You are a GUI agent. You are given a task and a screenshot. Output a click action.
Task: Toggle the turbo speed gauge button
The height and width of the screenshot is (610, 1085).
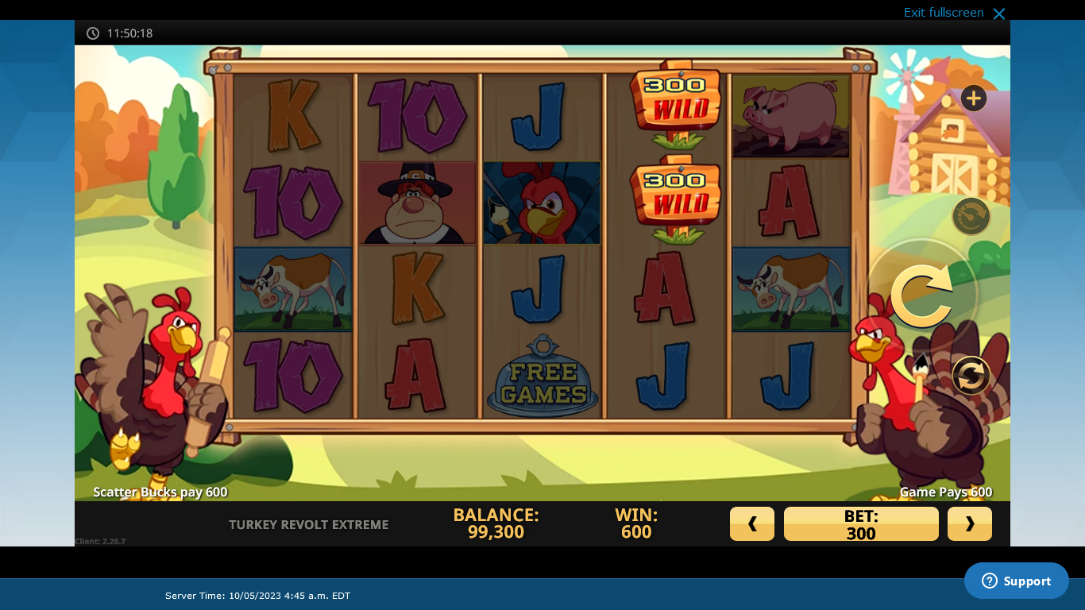click(x=970, y=215)
